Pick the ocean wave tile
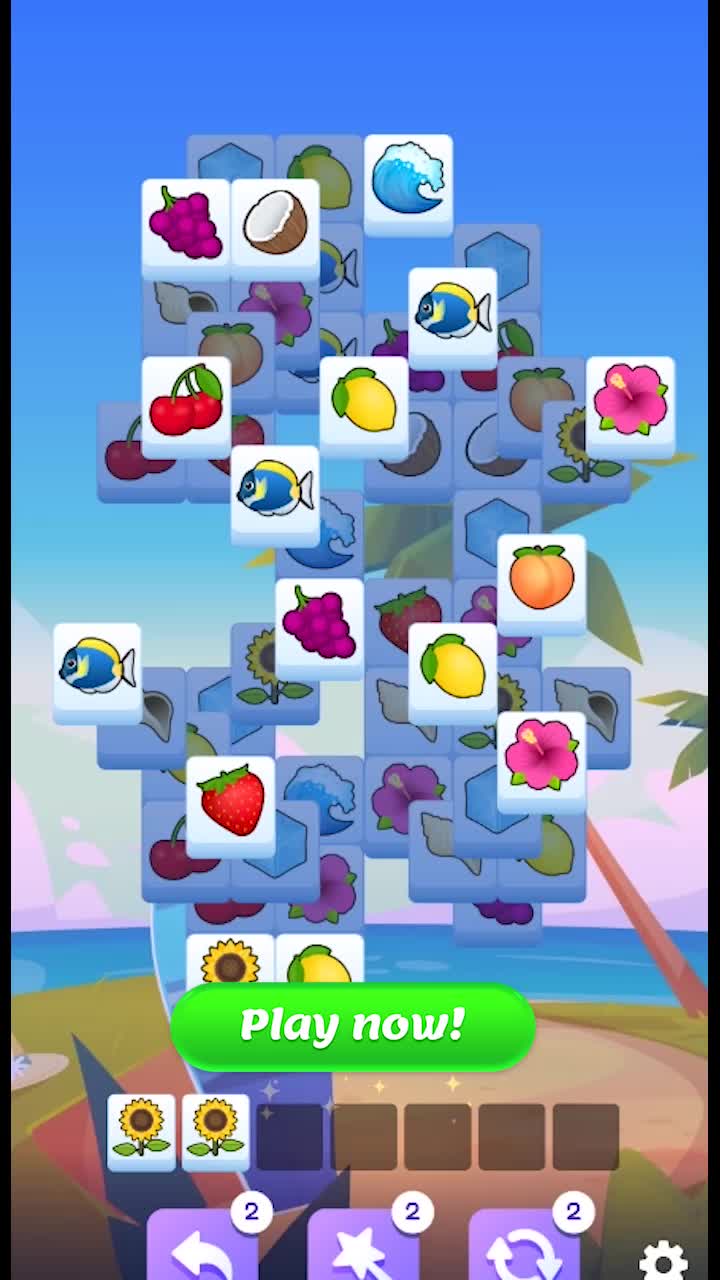Viewport: 720px width, 1280px height. pyautogui.click(x=408, y=182)
